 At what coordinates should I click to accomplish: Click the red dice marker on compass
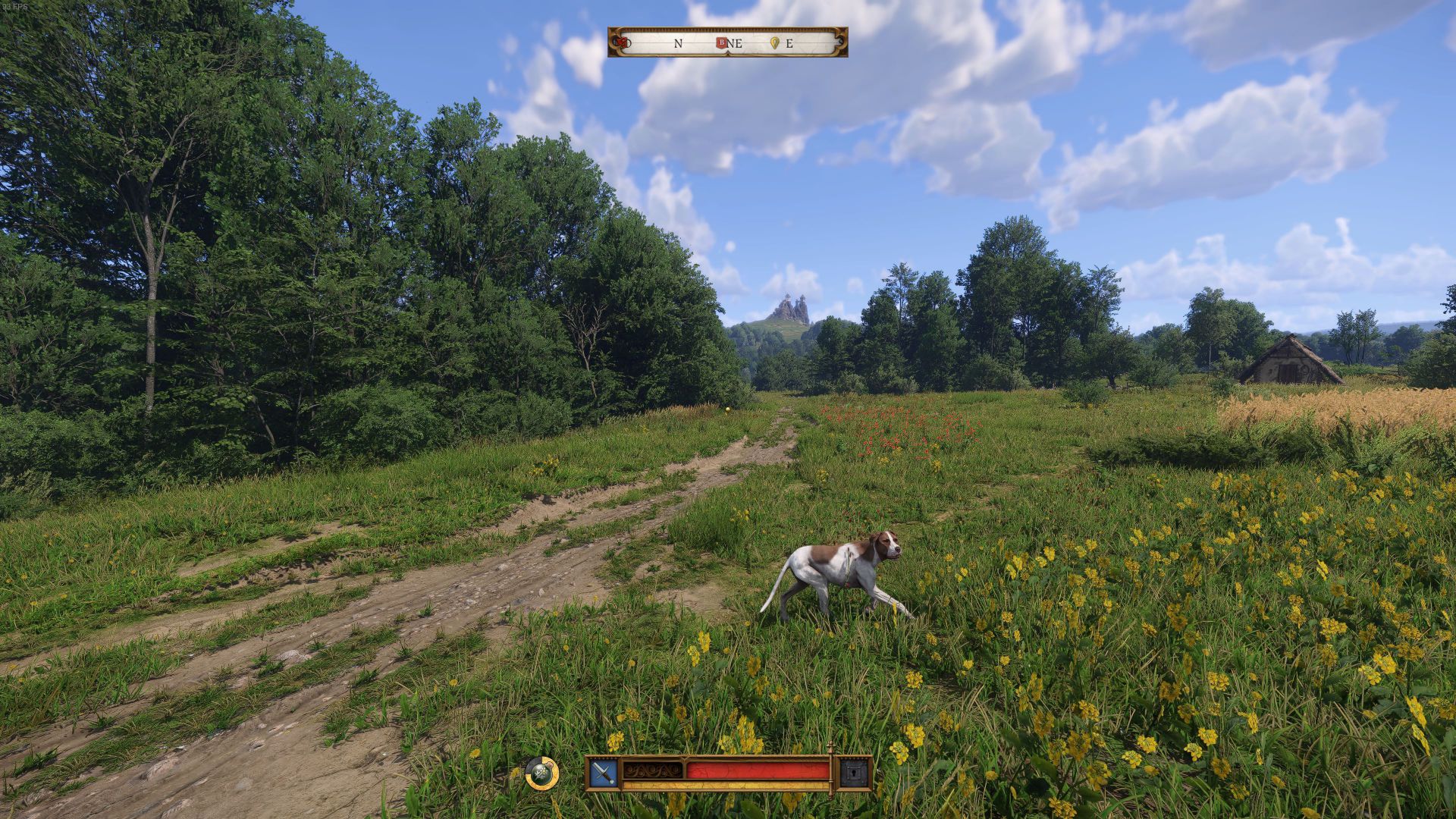(x=622, y=42)
